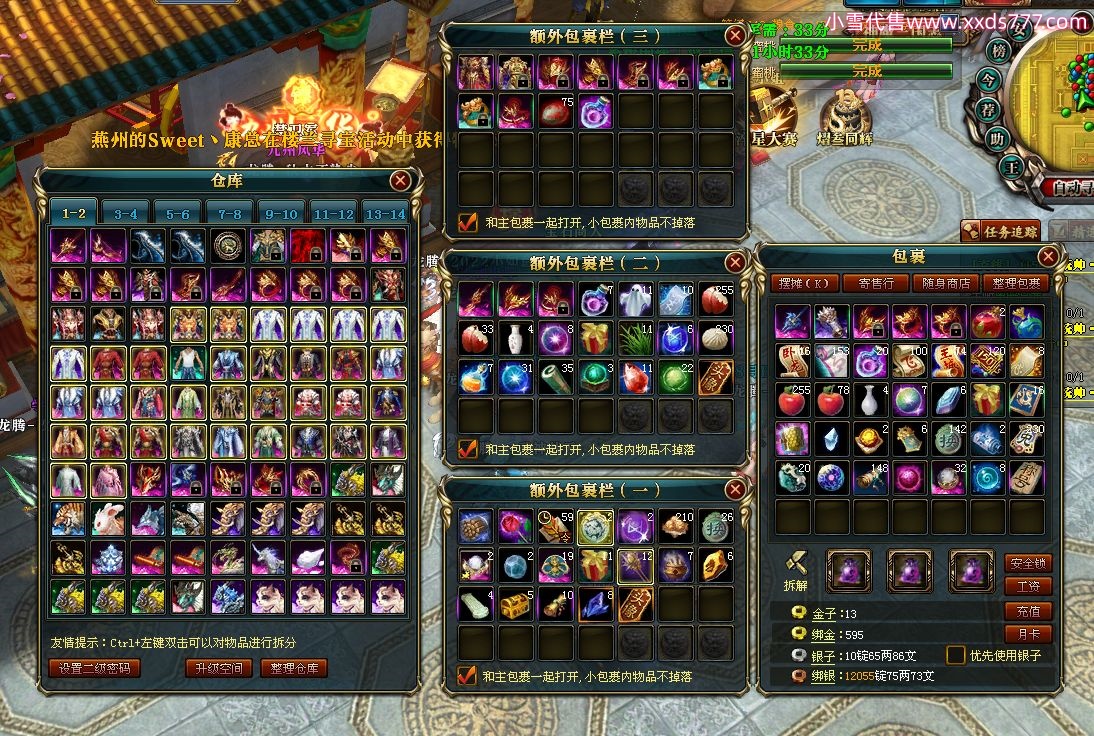1094x736 pixels.
Task: Open the 月卡 monthly card button
Action: [1028, 634]
